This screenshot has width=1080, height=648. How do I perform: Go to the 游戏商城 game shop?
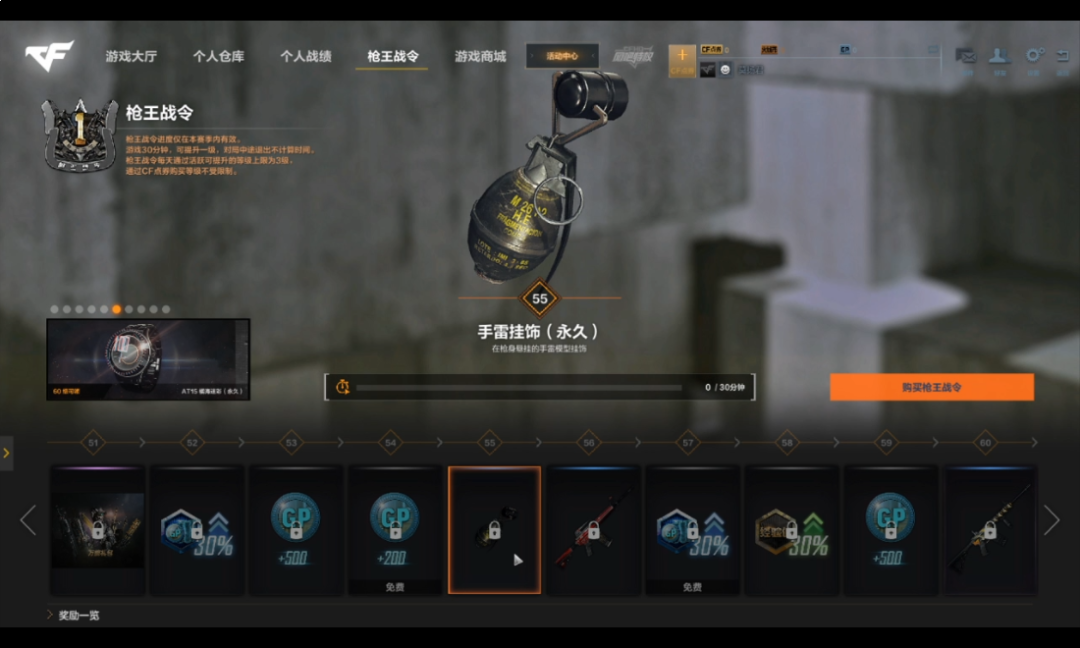pyautogui.click(x=480, y=57)
